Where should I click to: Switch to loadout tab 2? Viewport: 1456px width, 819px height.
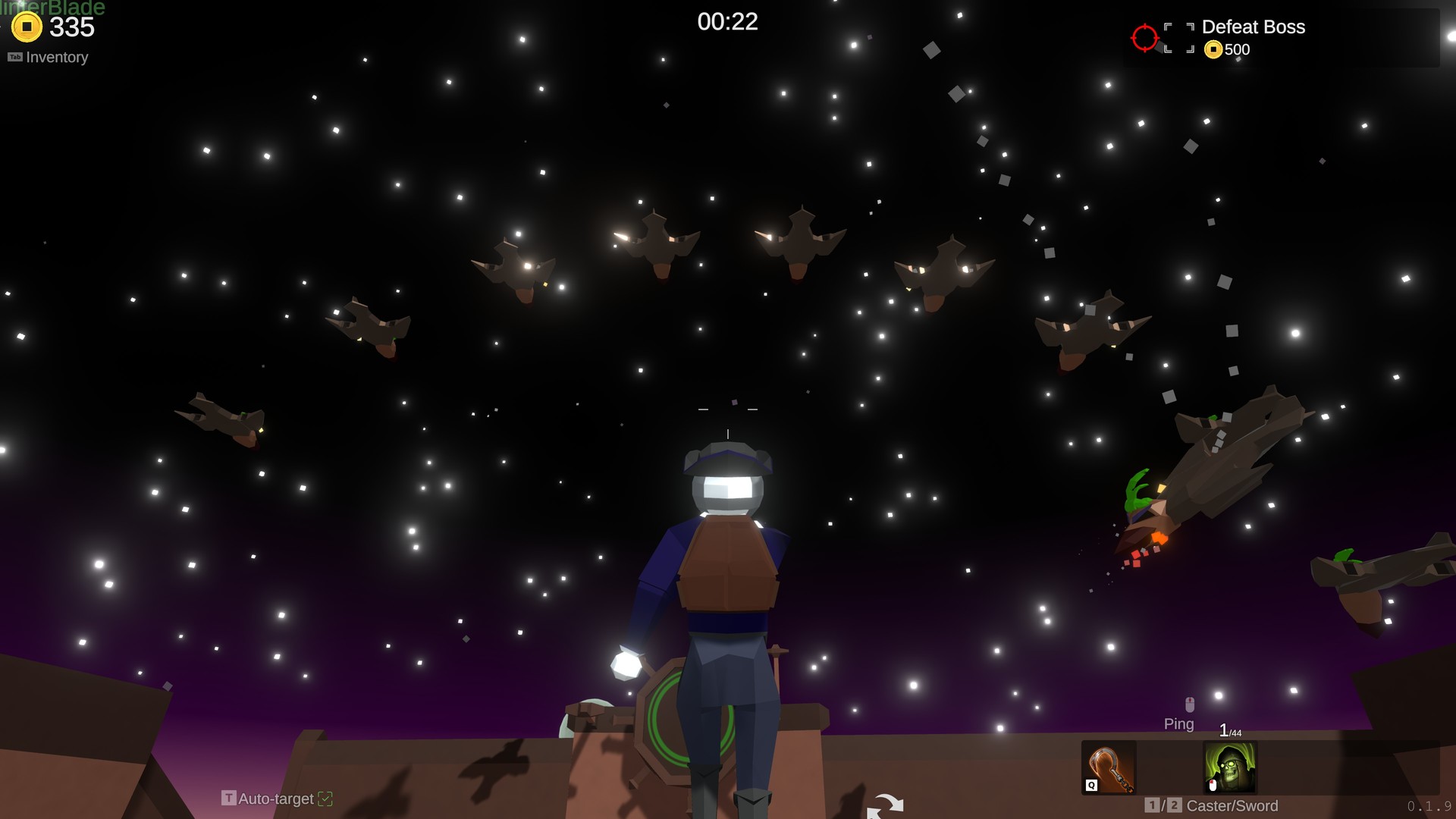click(1175, 807)
